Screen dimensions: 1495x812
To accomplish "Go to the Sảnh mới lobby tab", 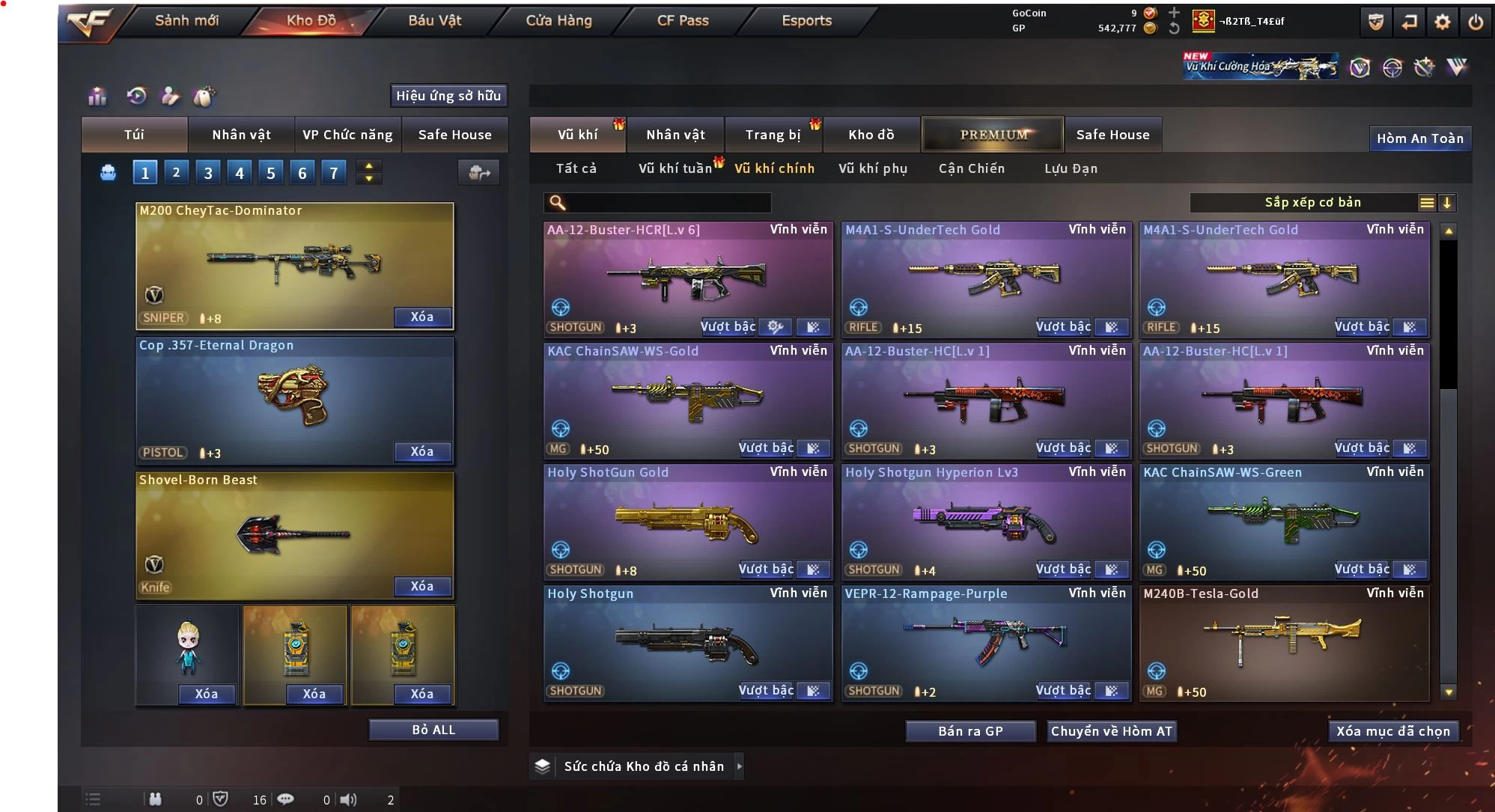I will 186,21.
